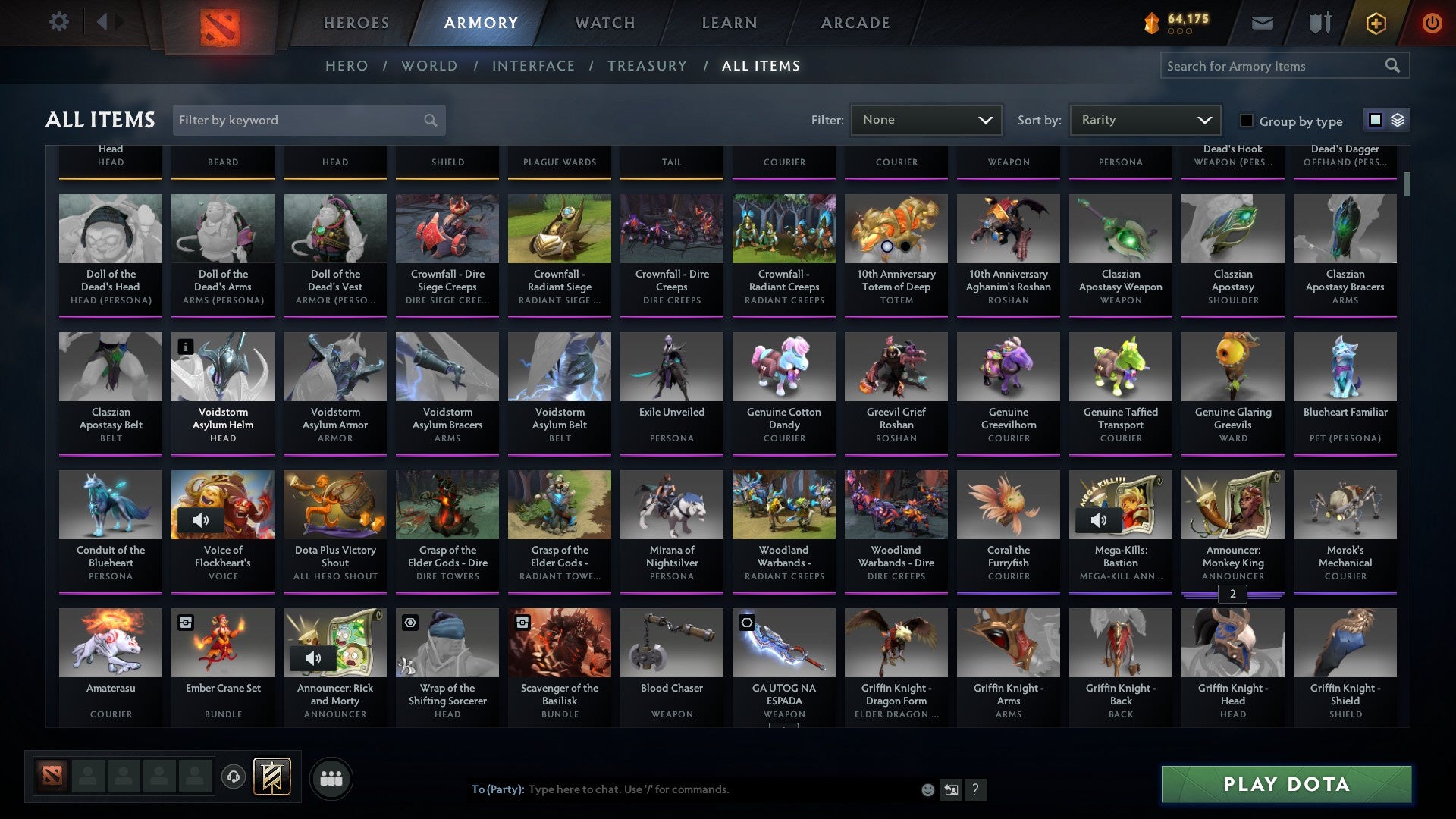The width and height of the screenshot is (1456, 819).
Task: Switch to grid view layout toggle
Action: point(1375,120)
